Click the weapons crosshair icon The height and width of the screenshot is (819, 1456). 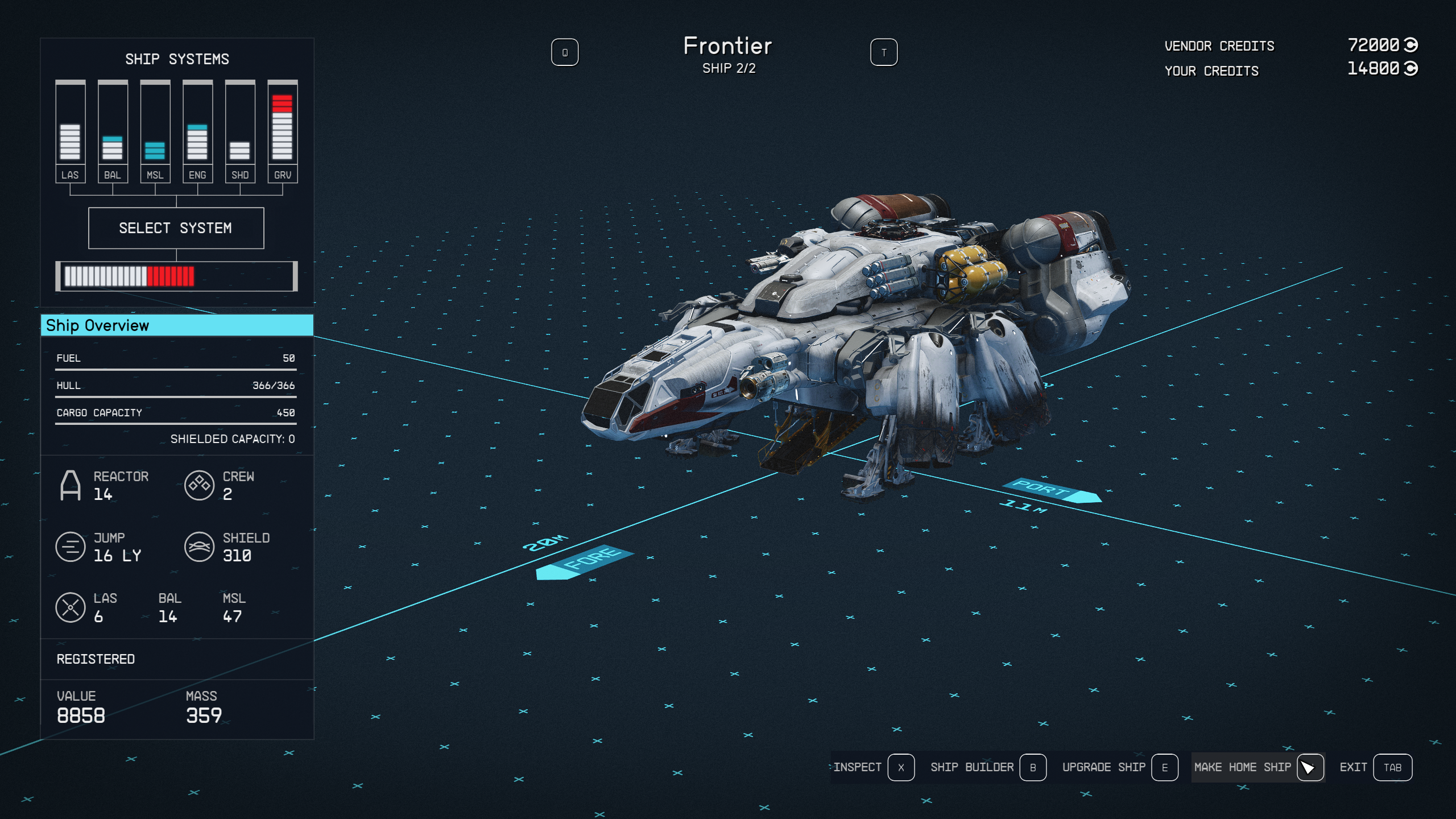[71, 607]
